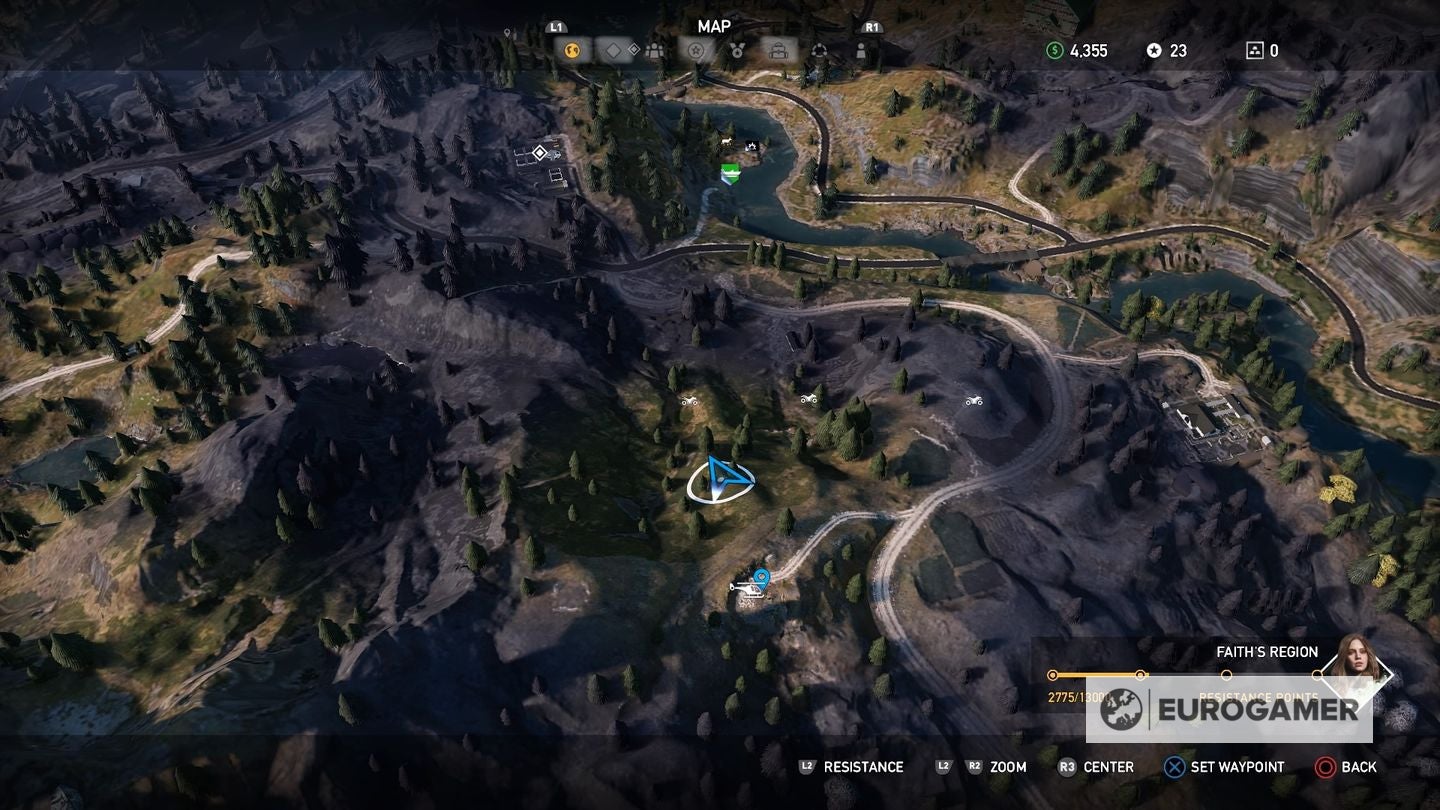Select the challenges star icon
The image size is (1440, 810).
(696, 52)
